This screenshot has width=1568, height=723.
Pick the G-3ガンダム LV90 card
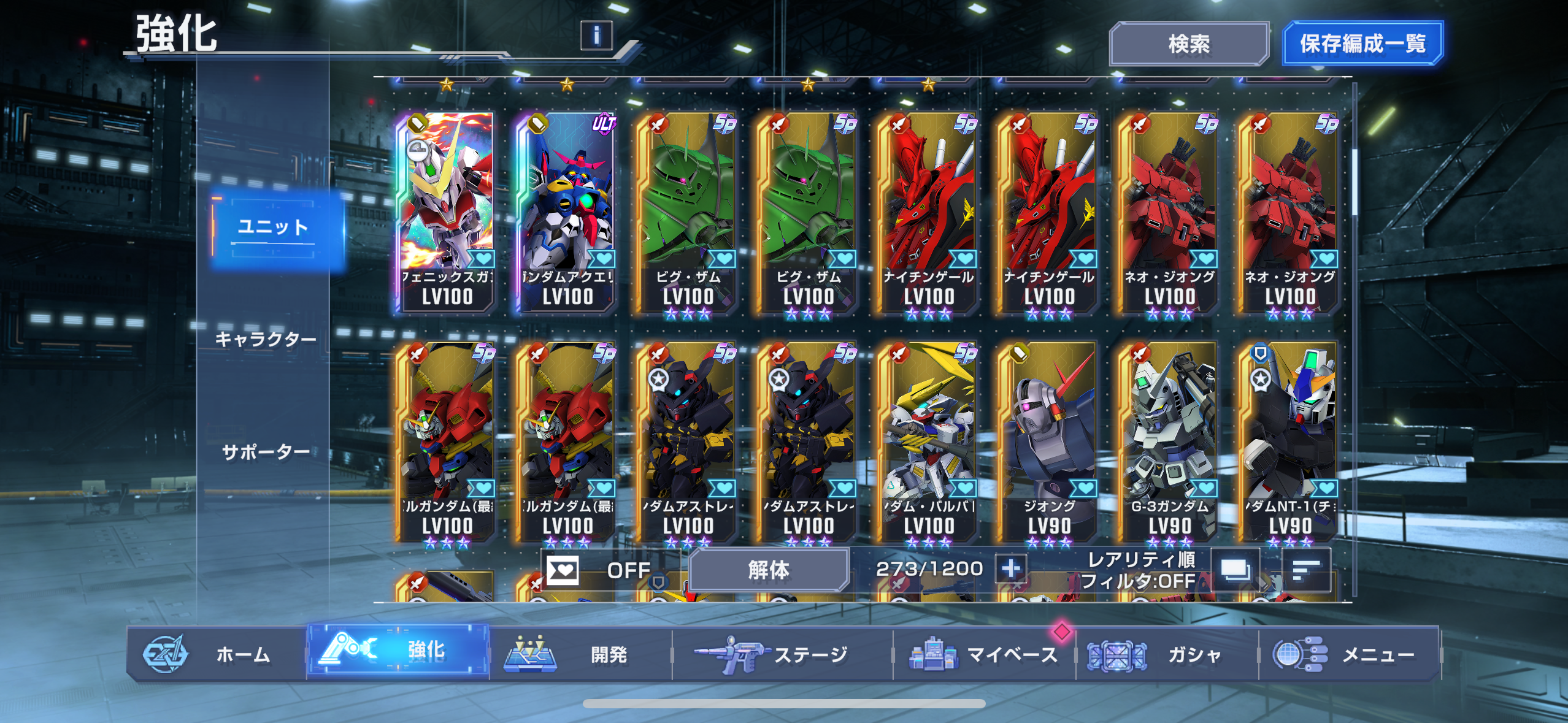[x=1169, y=442]
